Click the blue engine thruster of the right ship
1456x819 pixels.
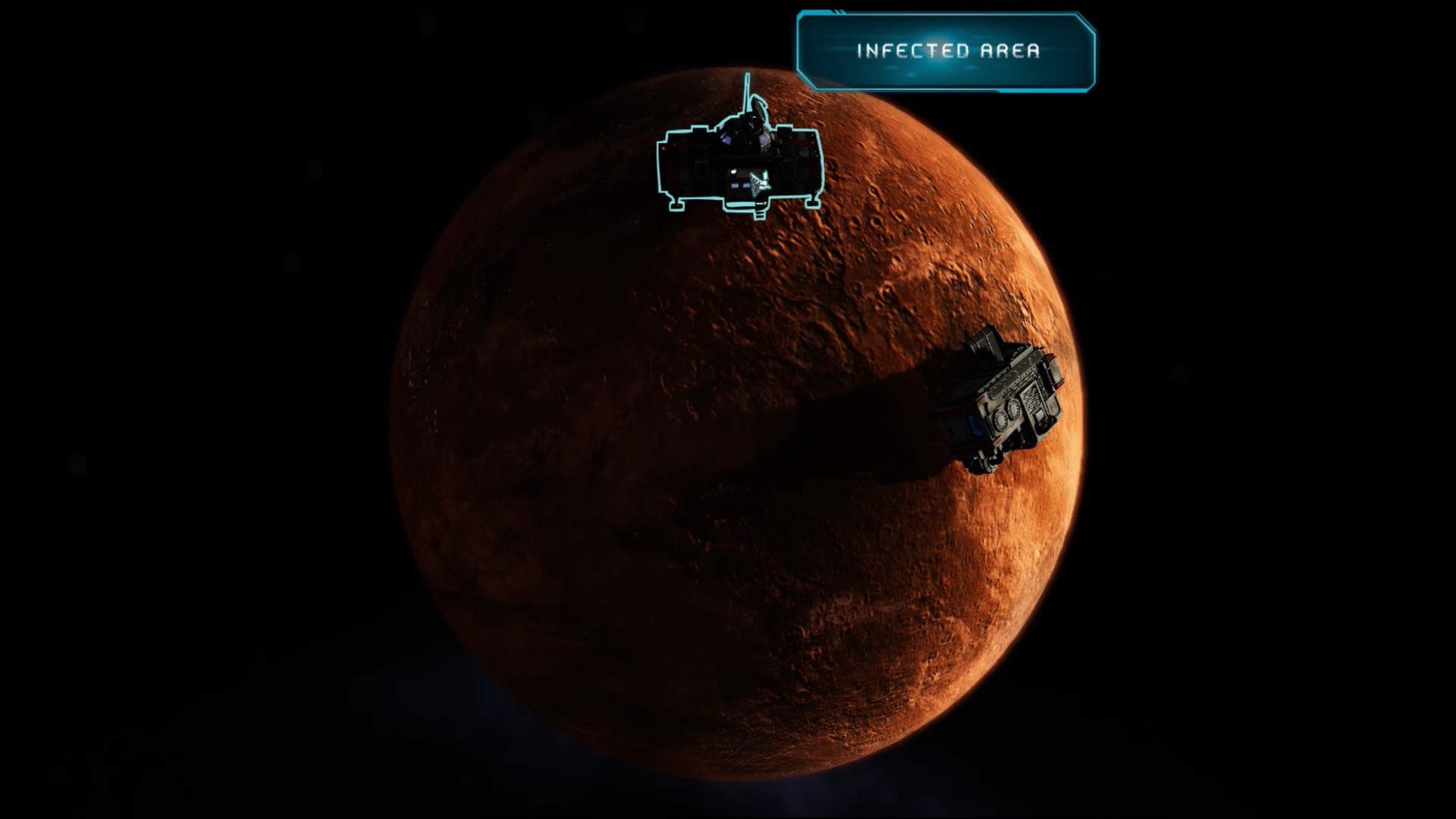point(974,423)
